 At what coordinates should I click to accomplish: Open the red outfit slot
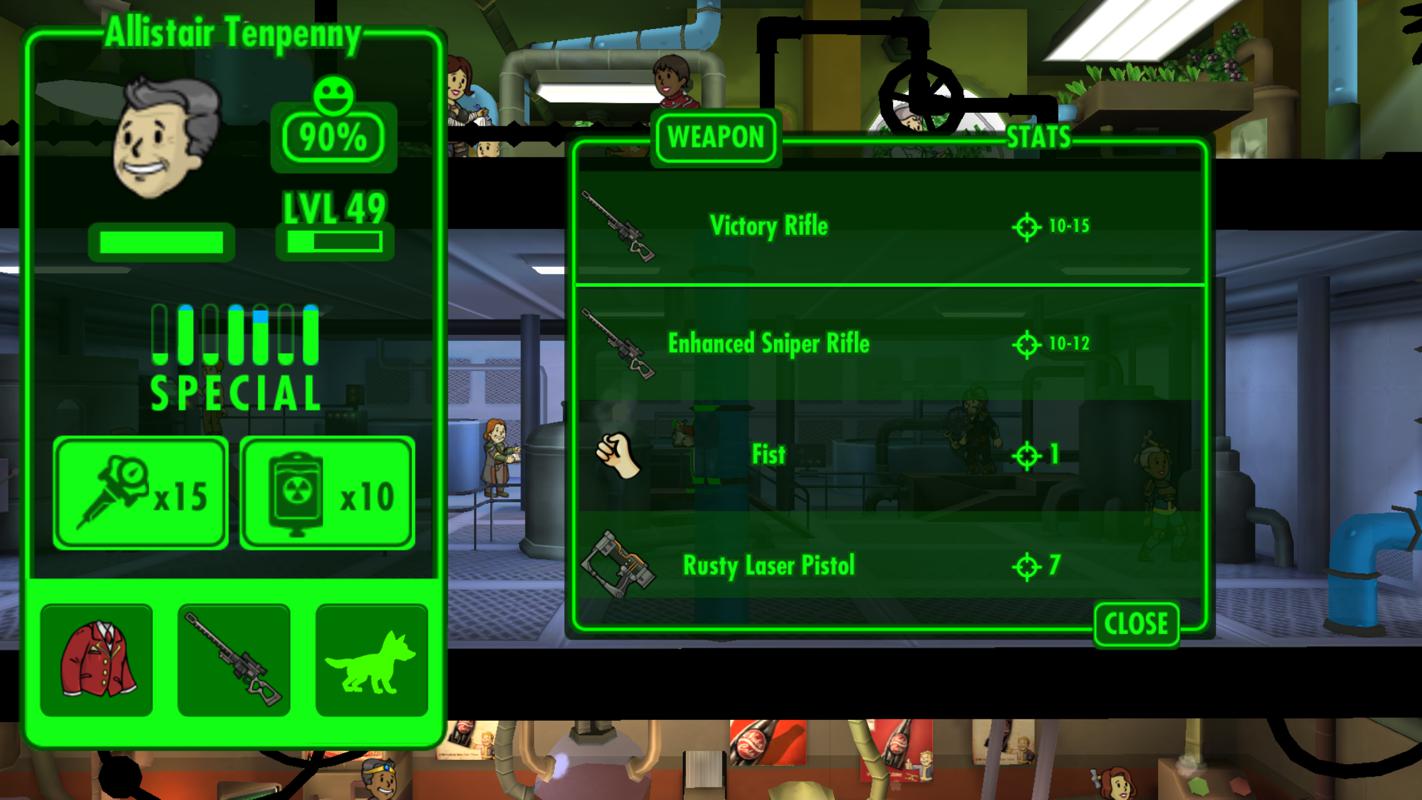[x=97, y=660]
